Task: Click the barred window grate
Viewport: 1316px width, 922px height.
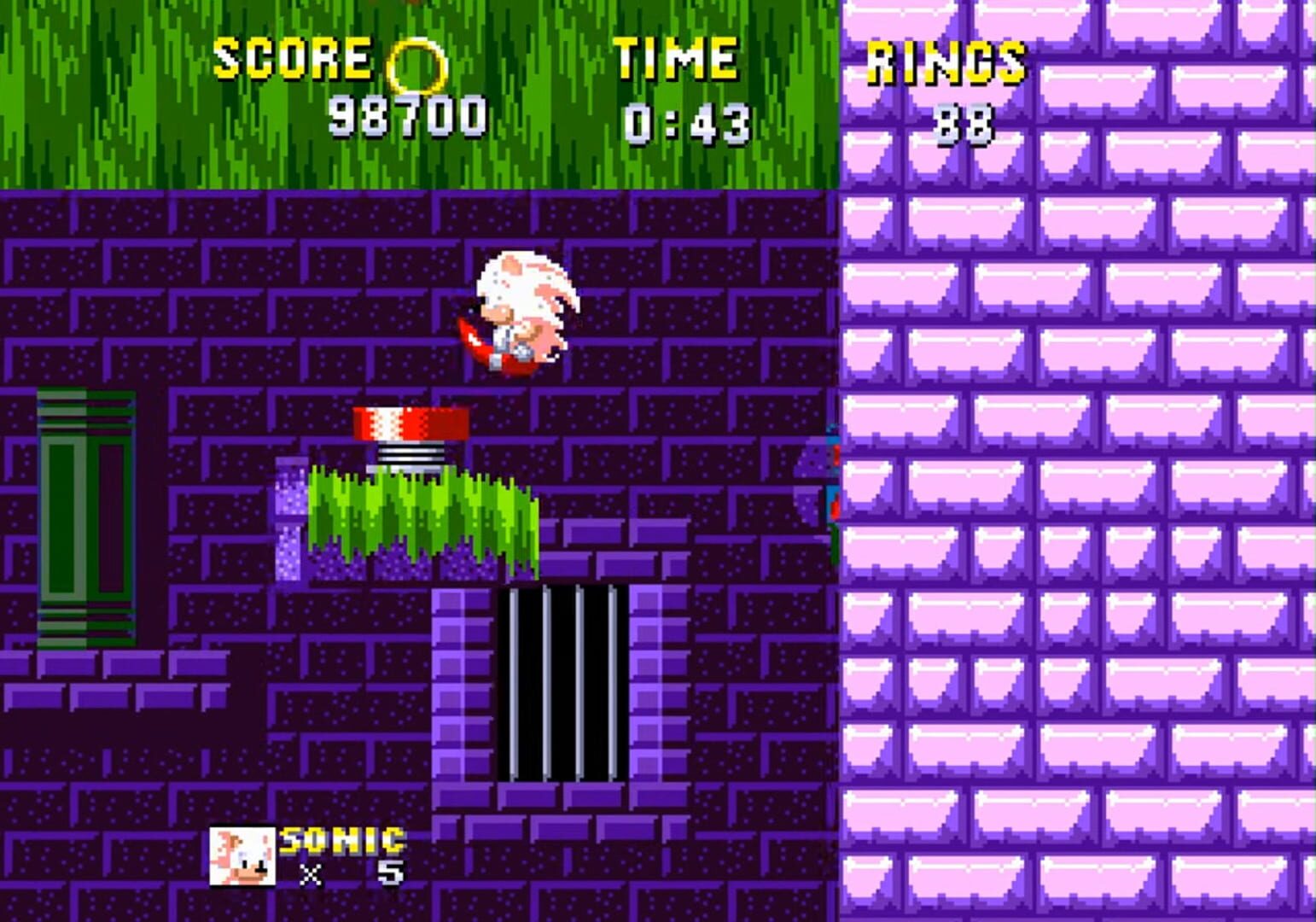Action: 564,683
